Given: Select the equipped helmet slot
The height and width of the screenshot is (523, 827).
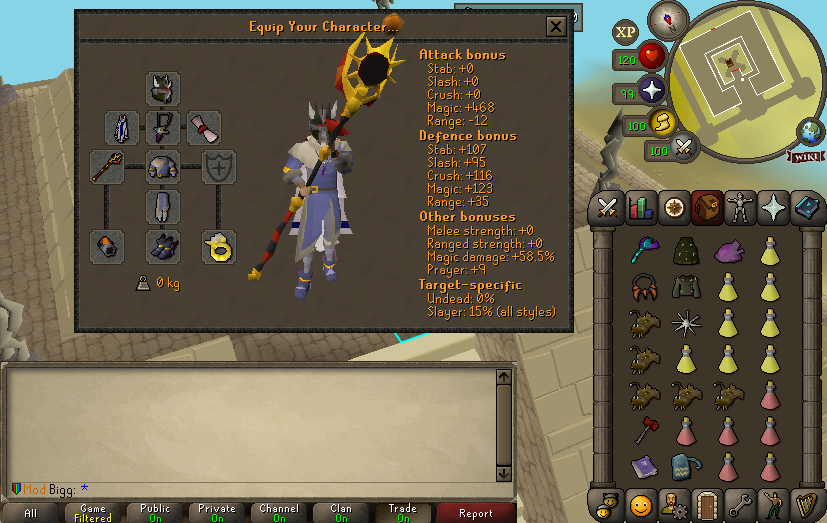Looking at the screenshot, I should click(x=163, y=89).
